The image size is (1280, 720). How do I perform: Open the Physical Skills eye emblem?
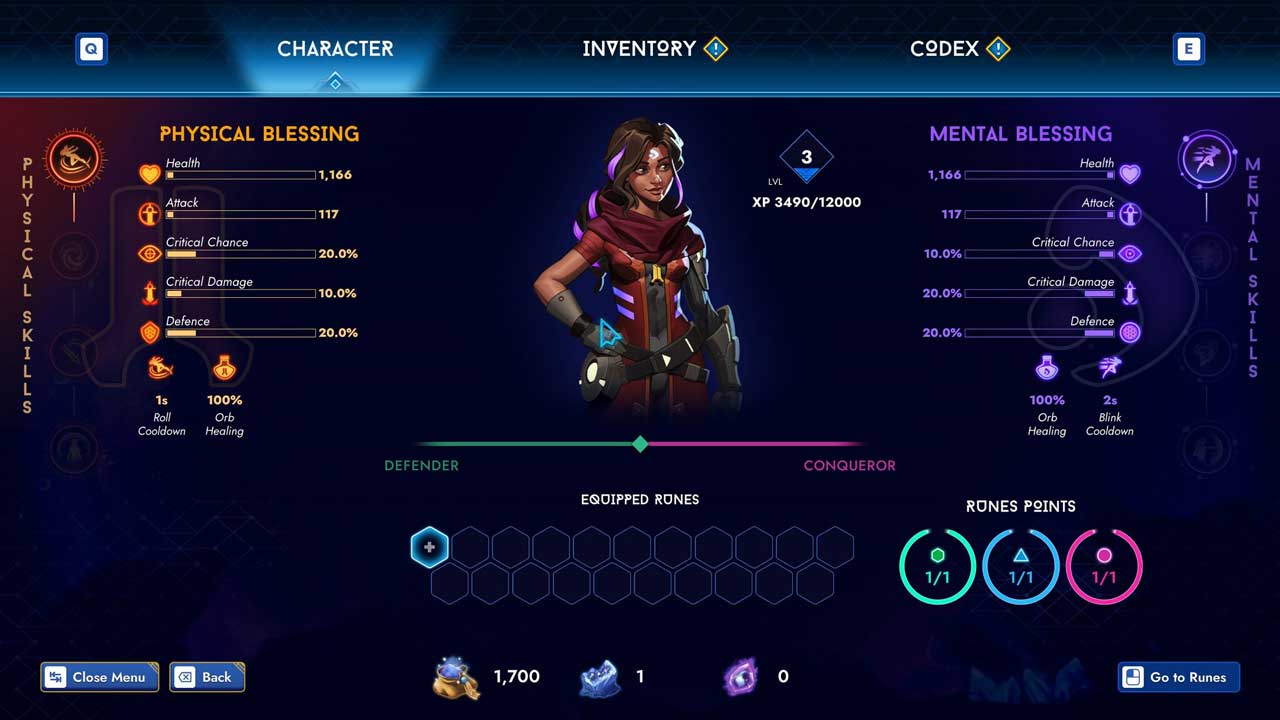click(x=75, y=160)
